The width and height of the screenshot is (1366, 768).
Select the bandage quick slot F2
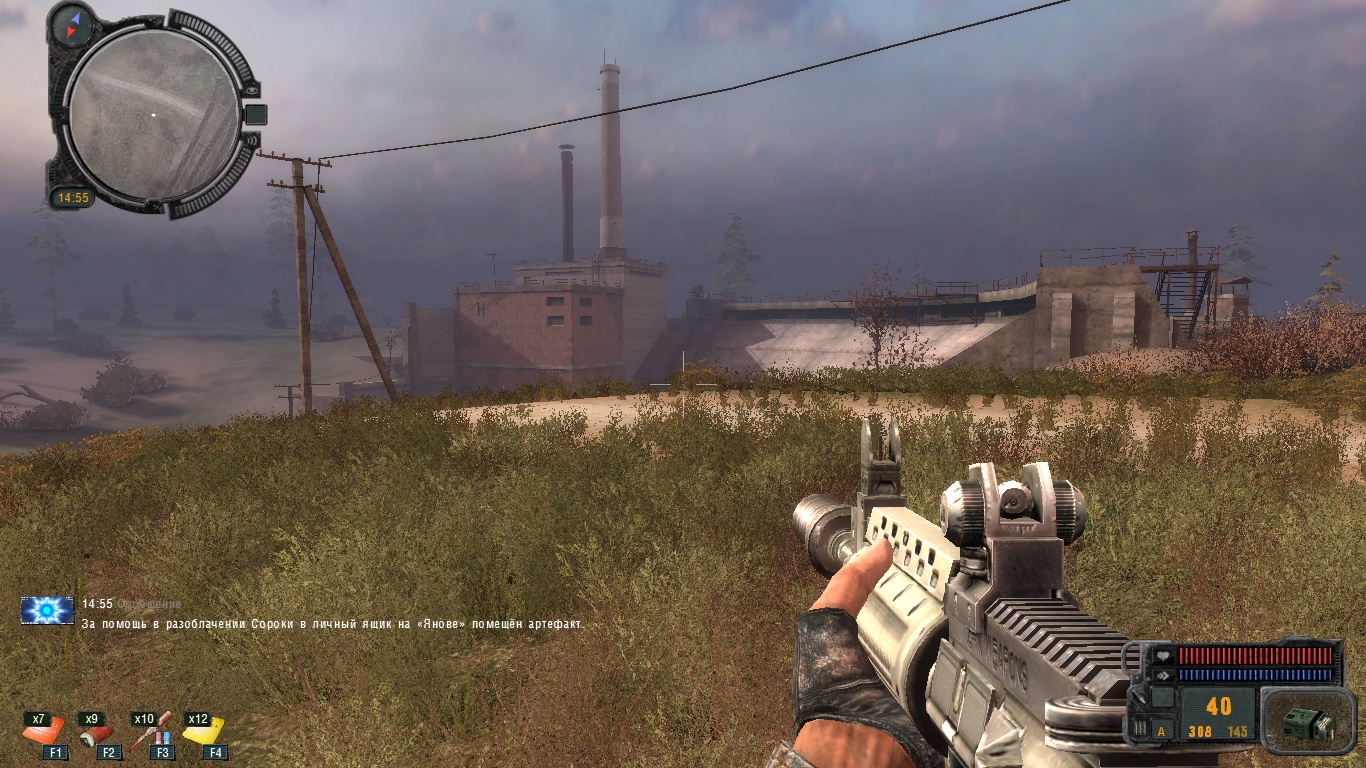[x=97, y=733]
